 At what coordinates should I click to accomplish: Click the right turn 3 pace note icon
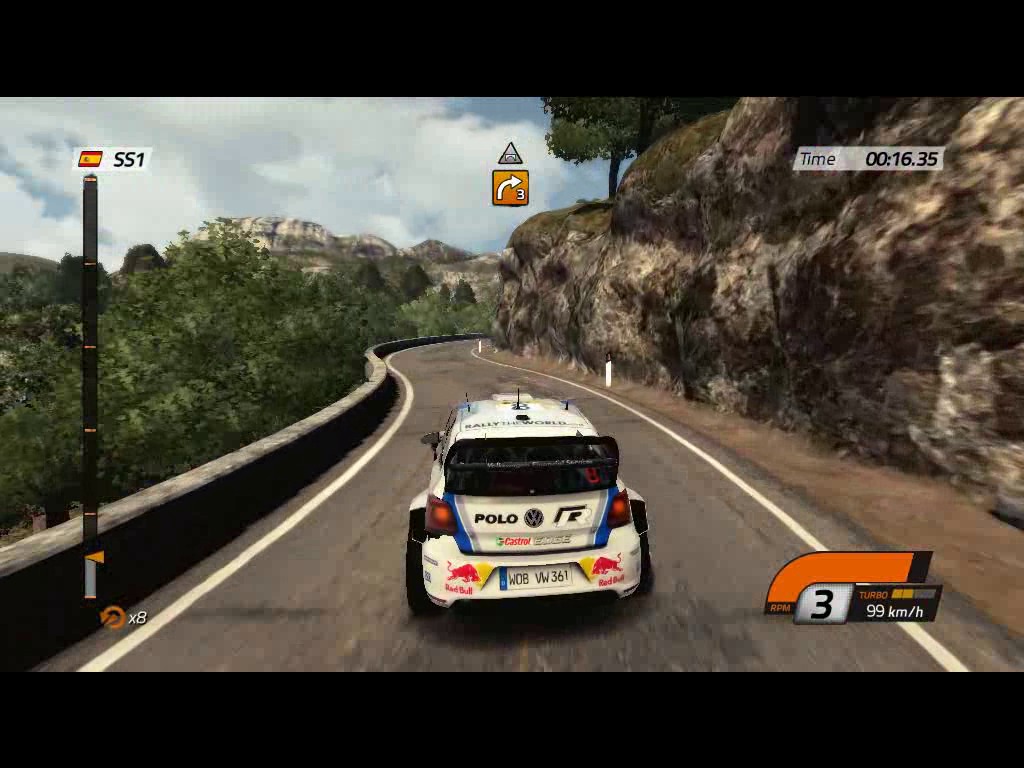[x=510, y=188]
